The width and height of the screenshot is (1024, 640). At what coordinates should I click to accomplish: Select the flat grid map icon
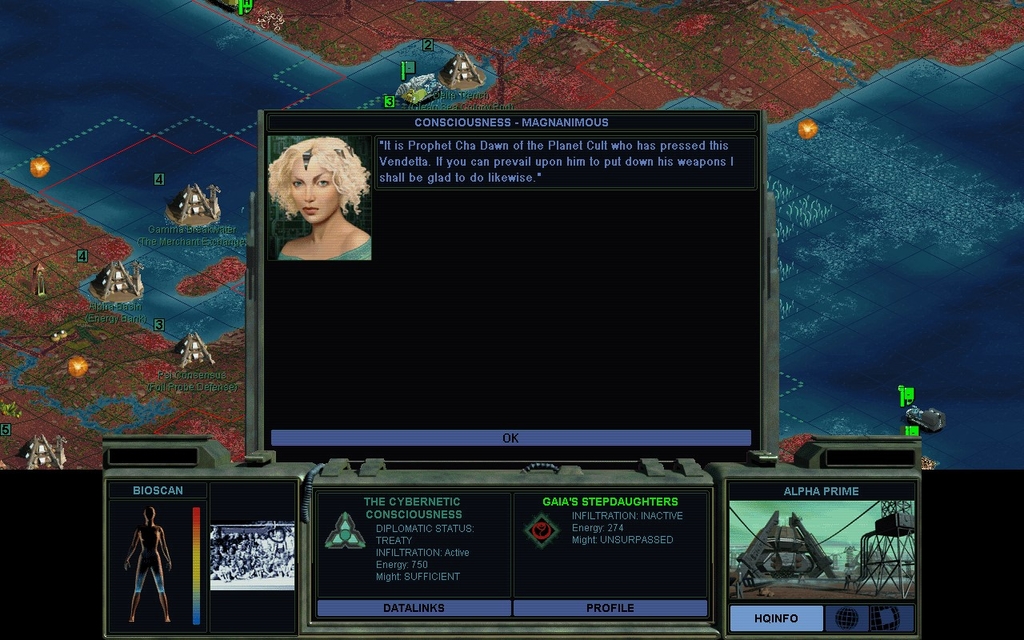coord(884,619)
